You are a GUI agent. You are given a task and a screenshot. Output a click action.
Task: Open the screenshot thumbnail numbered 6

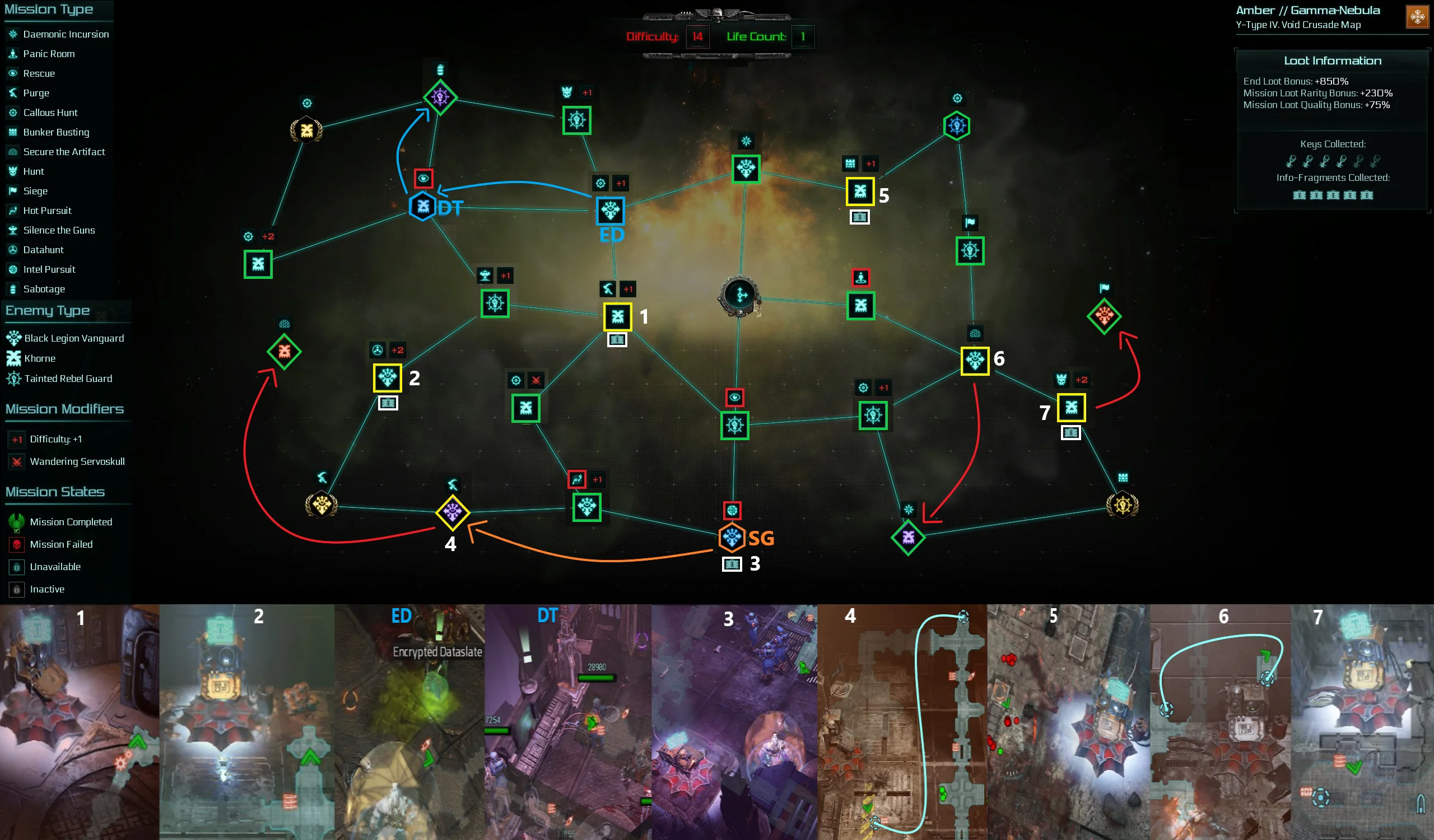1220,722
